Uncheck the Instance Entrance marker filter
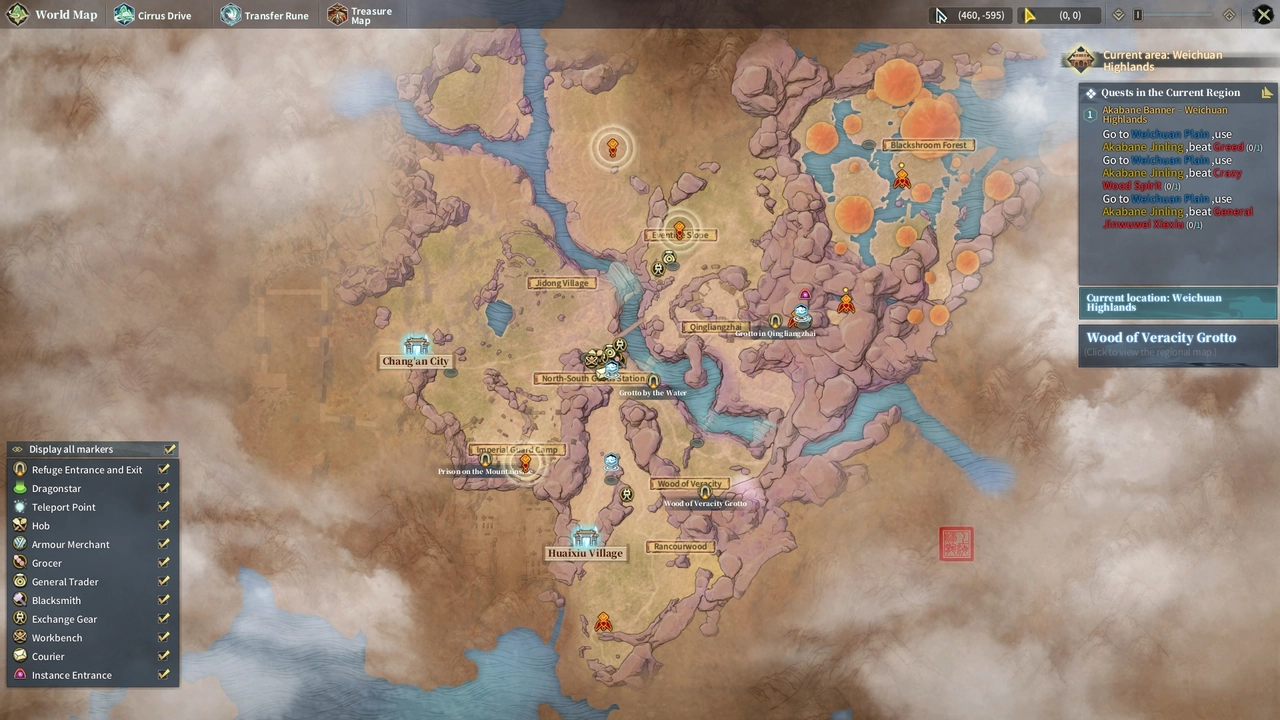The height and width of the screenshot is (720, 1280). [x=164, y=675]
